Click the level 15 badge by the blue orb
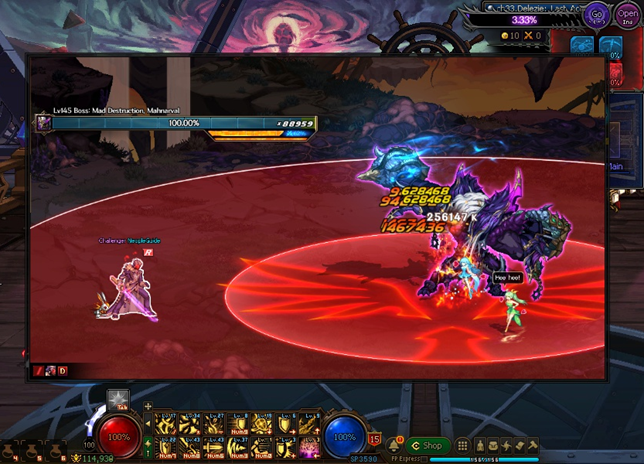 (x=374, y=438)
